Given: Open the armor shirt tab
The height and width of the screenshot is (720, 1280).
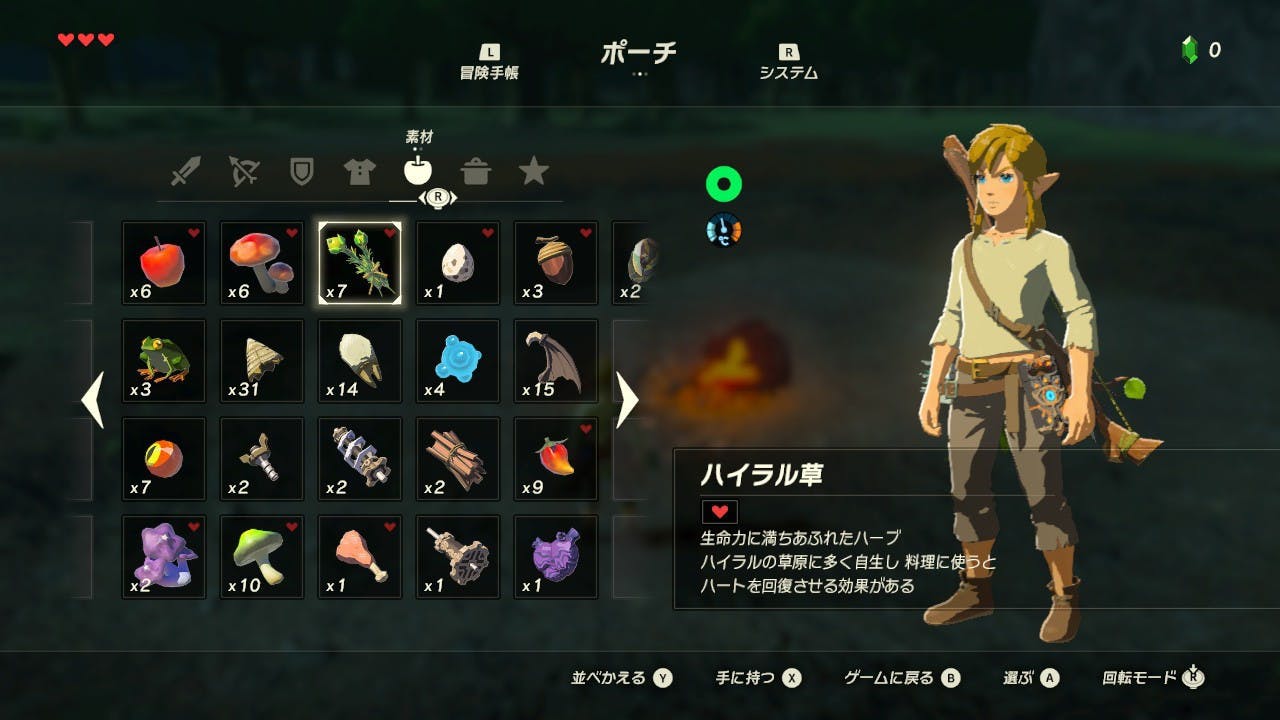Looking at the screenshot, I should click(359, 172).
